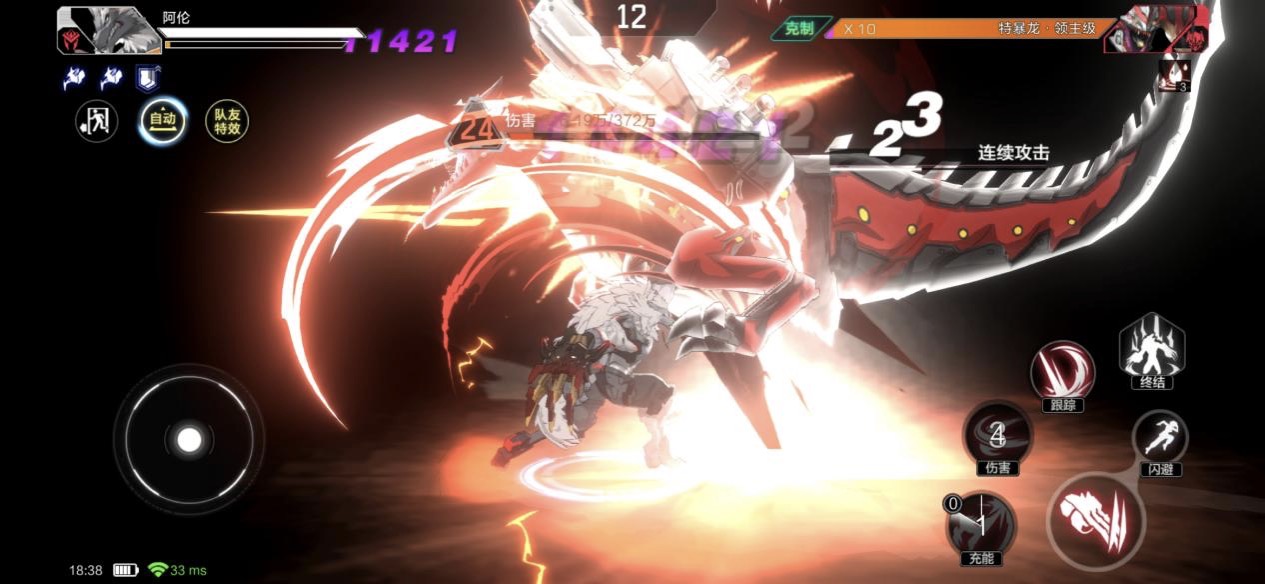Use the 跟踪 tracking slash skill
This screenshot has height=584, width=1265.
pos(1062,369)
